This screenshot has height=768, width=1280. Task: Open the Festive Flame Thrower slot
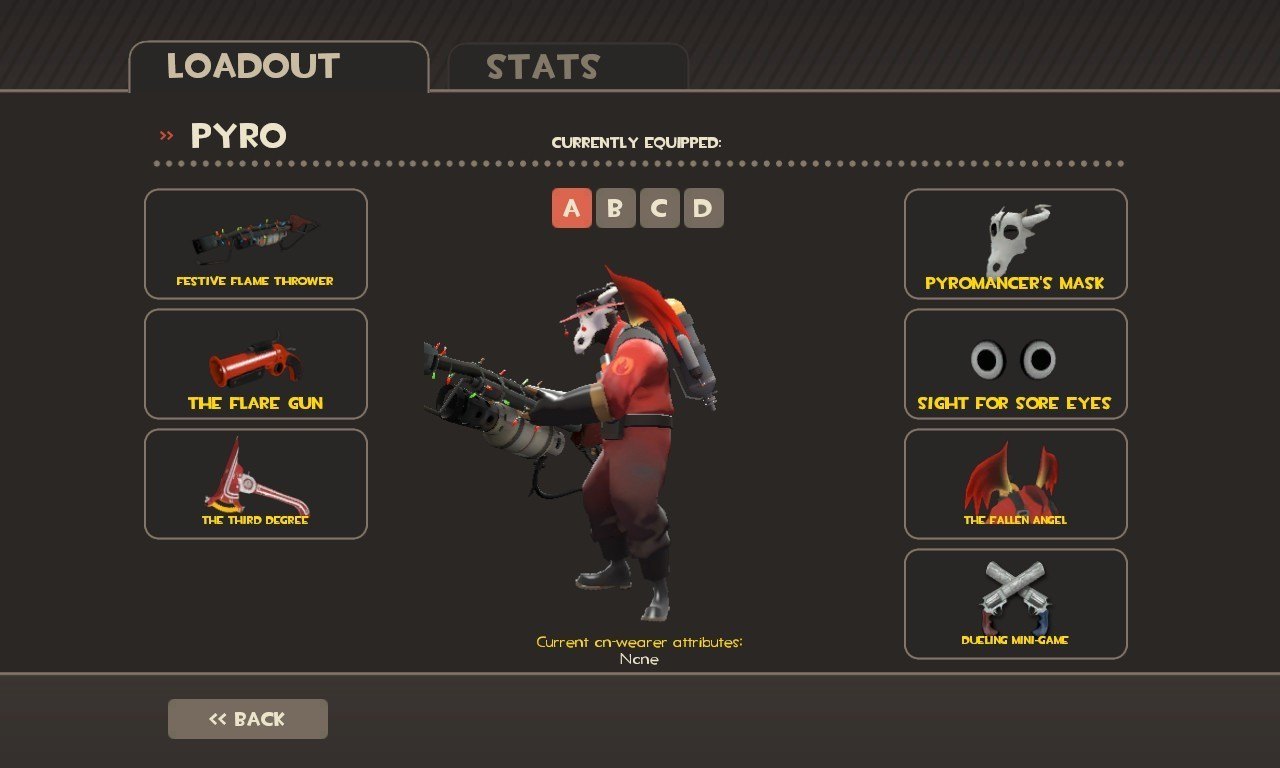pyautogui.click(x=256, y=244)
